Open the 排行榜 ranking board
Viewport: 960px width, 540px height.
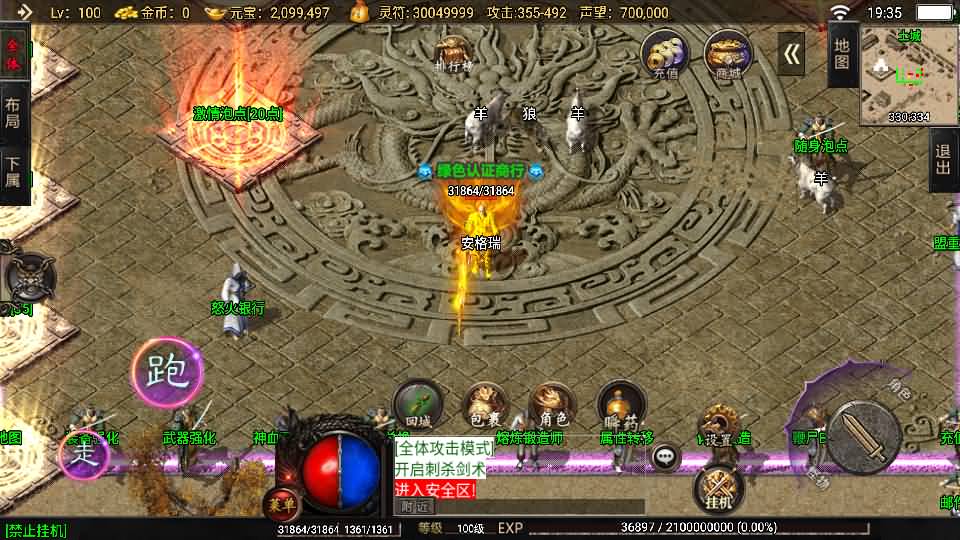[x=453, y=53]
